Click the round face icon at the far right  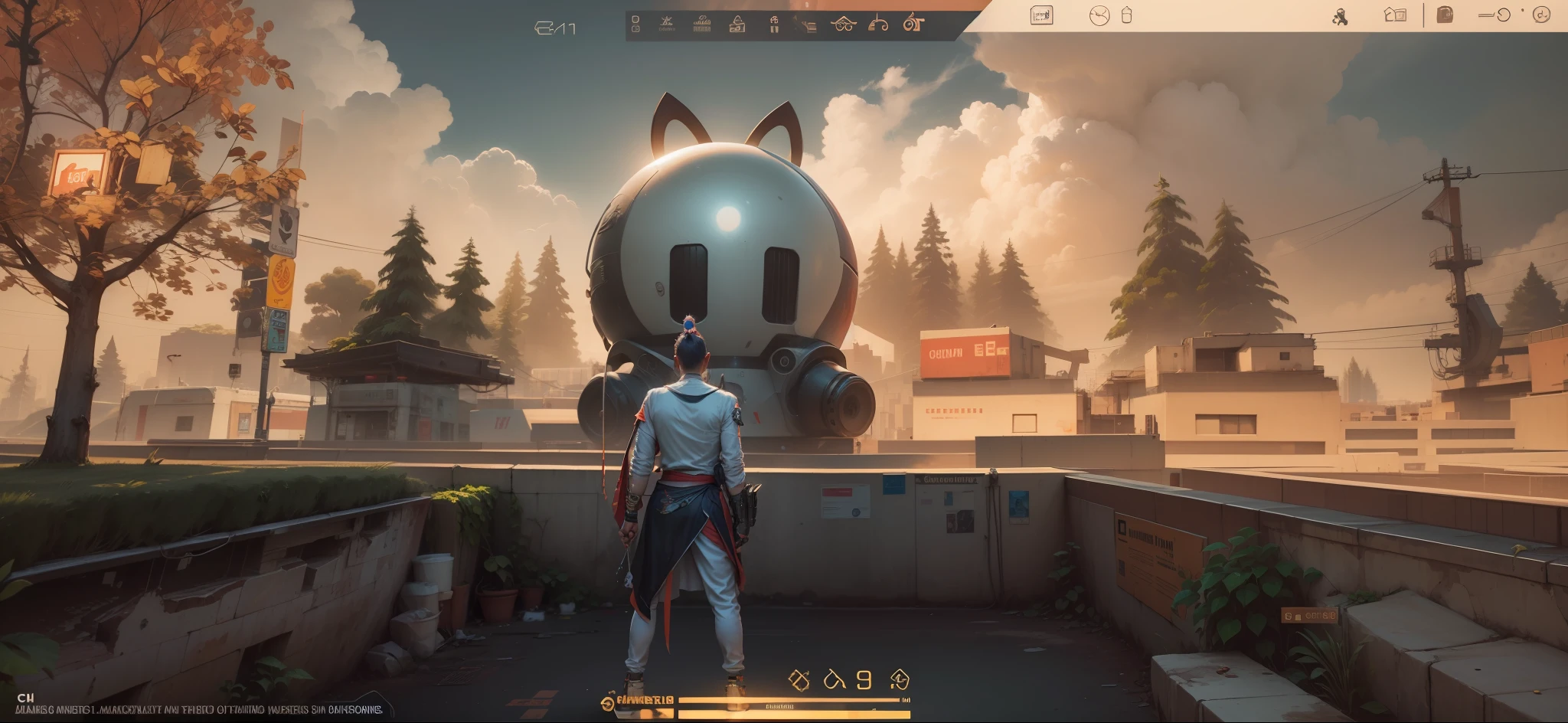tap(1541, 15)
